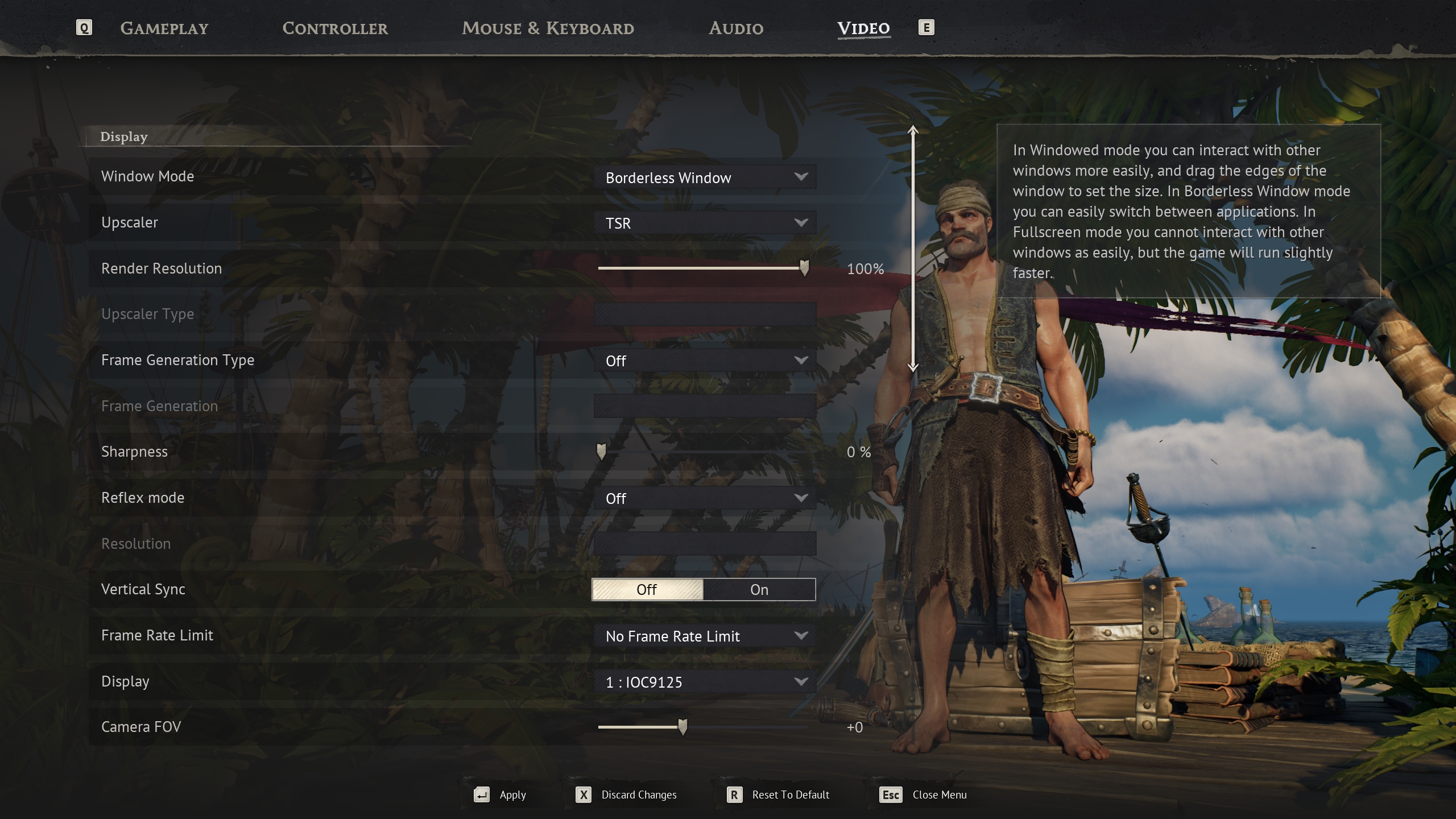Image resolution: width=1456 pixels, height=819 pixels.
Task: Turn Vertical Sync on
Action: 759,590
